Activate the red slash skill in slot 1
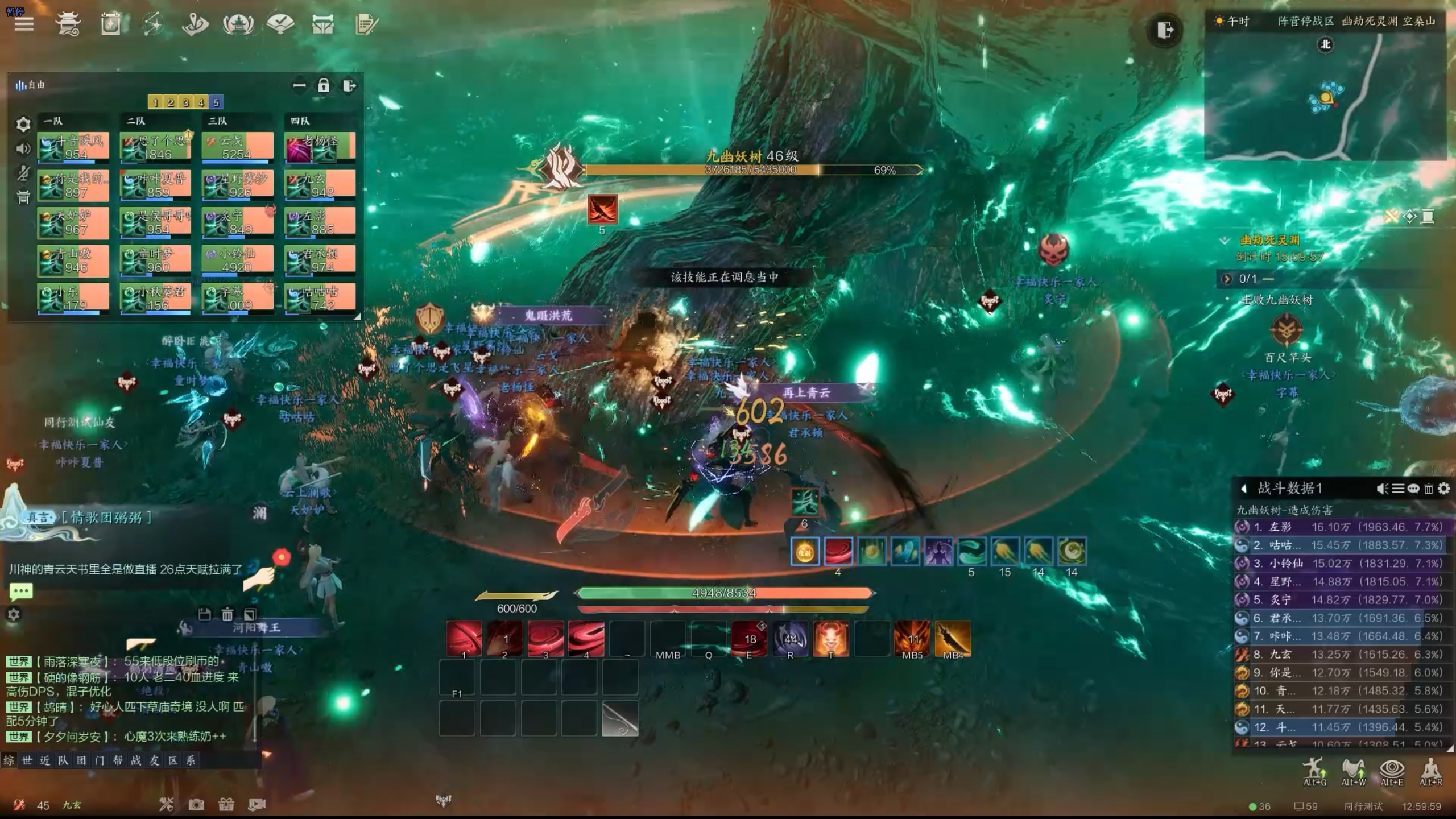The height and width of the screenshot is (819, 1456). pos(464,639)
